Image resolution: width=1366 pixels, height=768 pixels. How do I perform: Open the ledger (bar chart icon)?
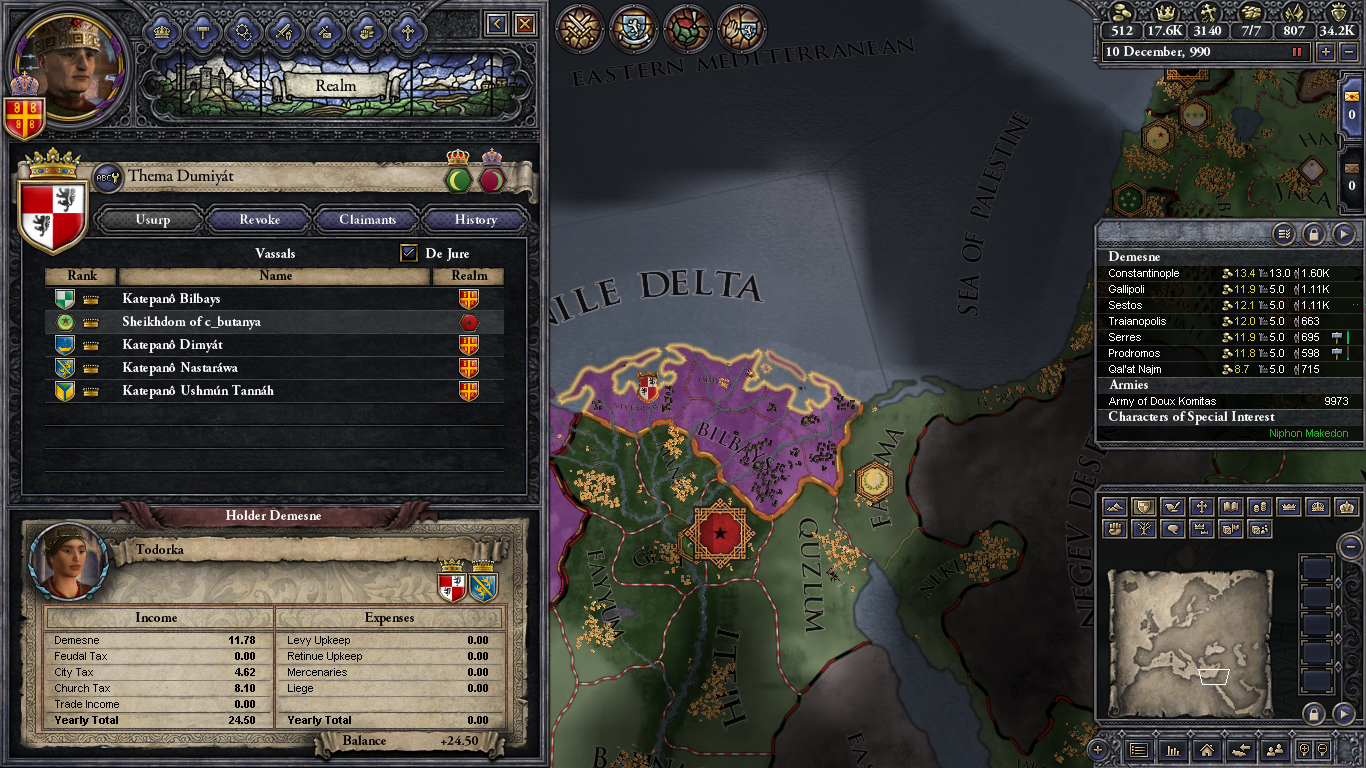pyautogui.click(x=1173, y=751)
